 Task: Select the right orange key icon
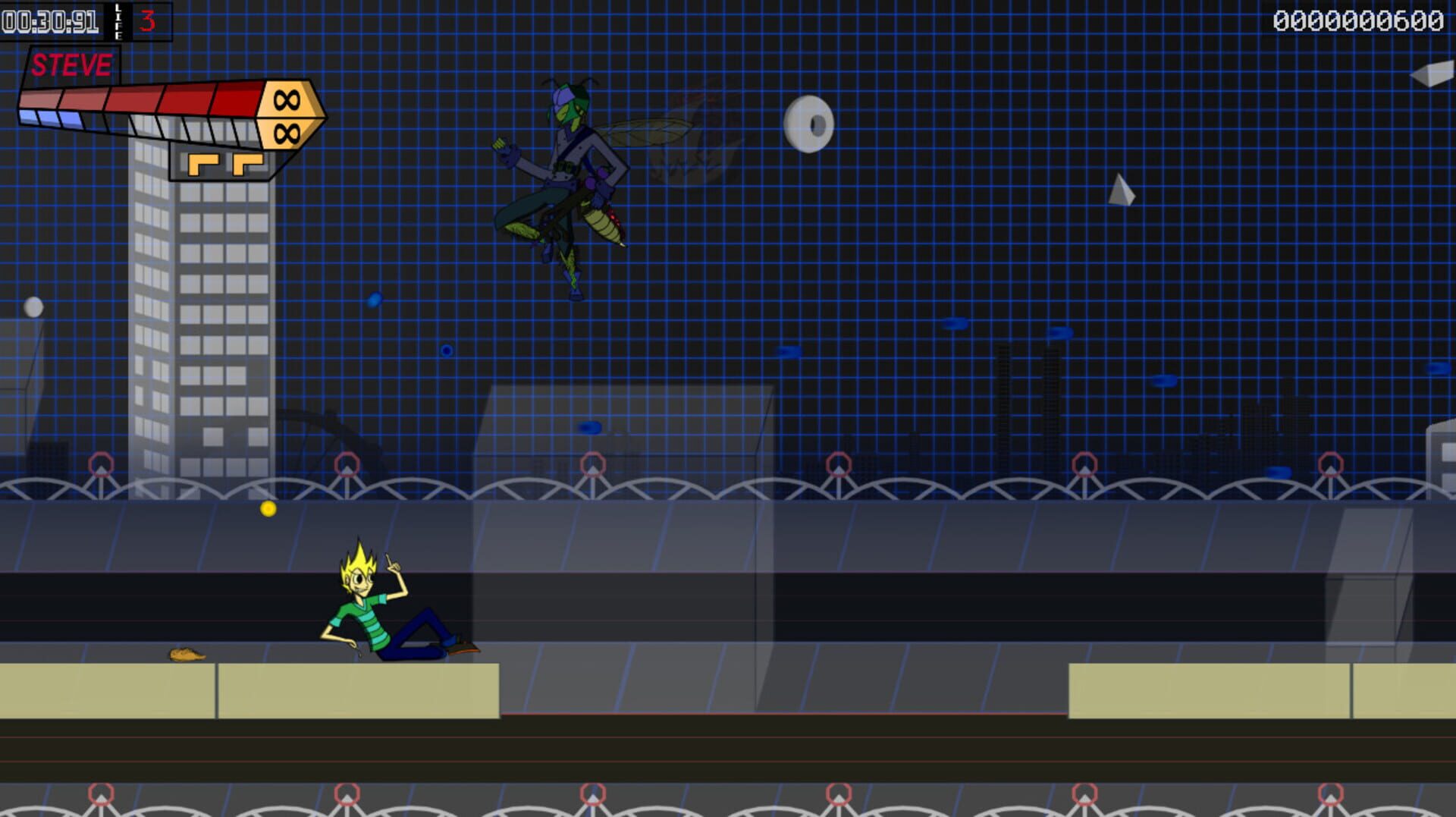(249, 165)
